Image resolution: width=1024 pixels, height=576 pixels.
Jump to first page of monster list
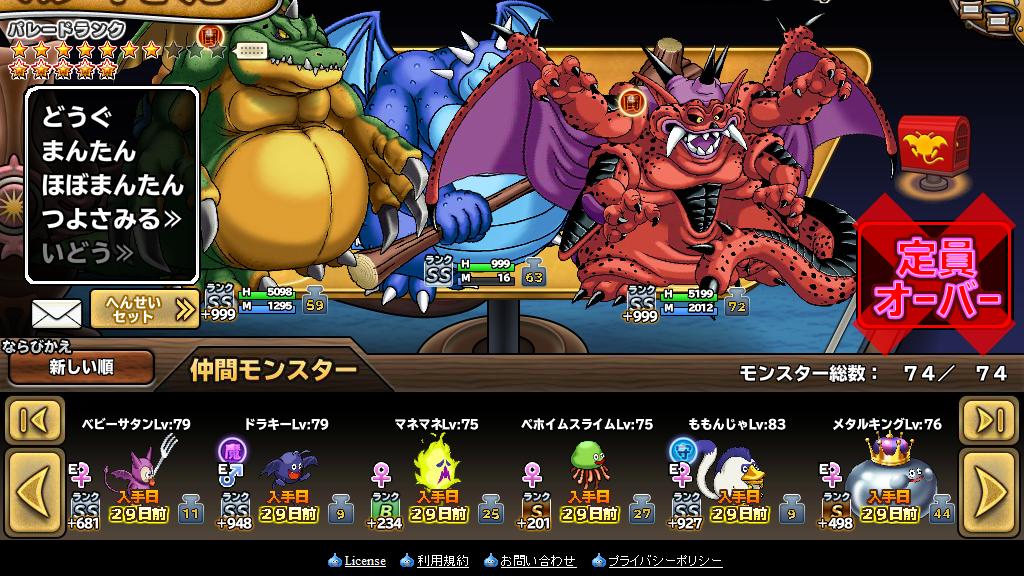point(35,420)
